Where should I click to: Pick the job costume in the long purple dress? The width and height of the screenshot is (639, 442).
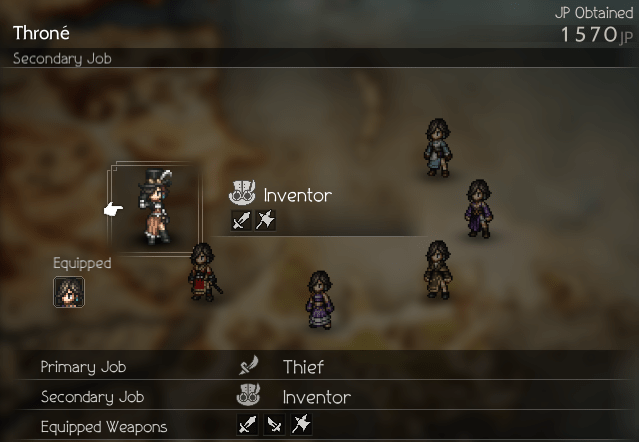click(319, 298)
